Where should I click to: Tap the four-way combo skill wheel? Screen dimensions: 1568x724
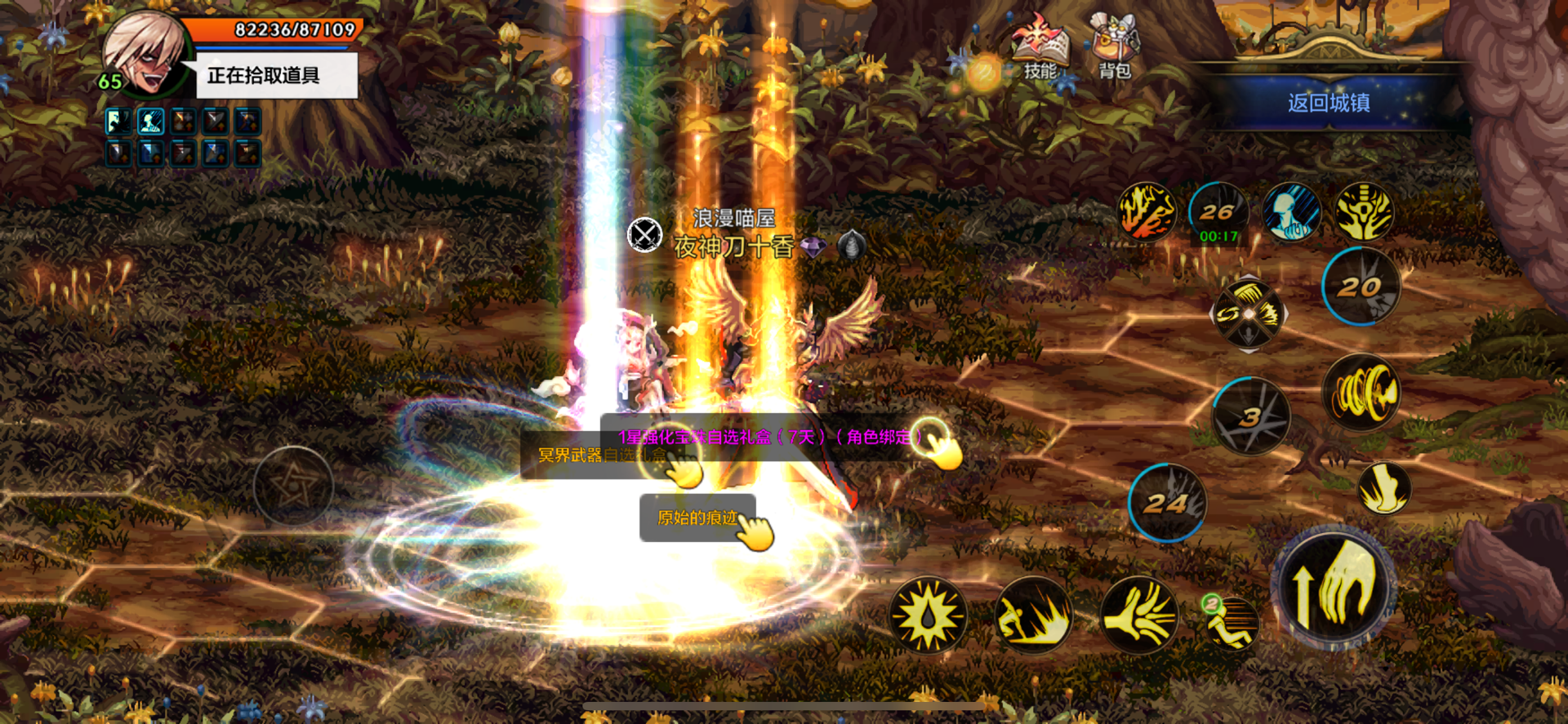[1248, 314]
